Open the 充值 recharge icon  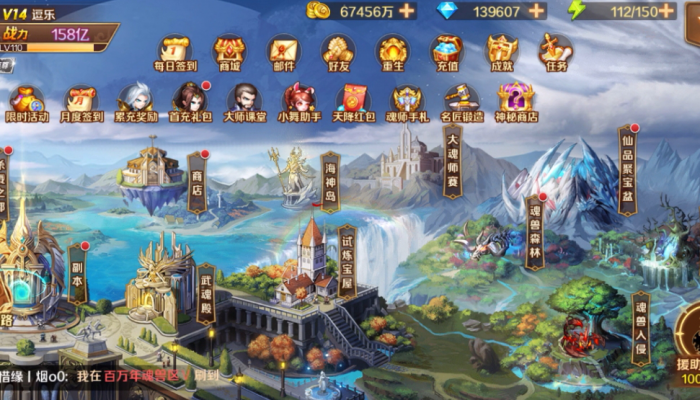[446, 50]
